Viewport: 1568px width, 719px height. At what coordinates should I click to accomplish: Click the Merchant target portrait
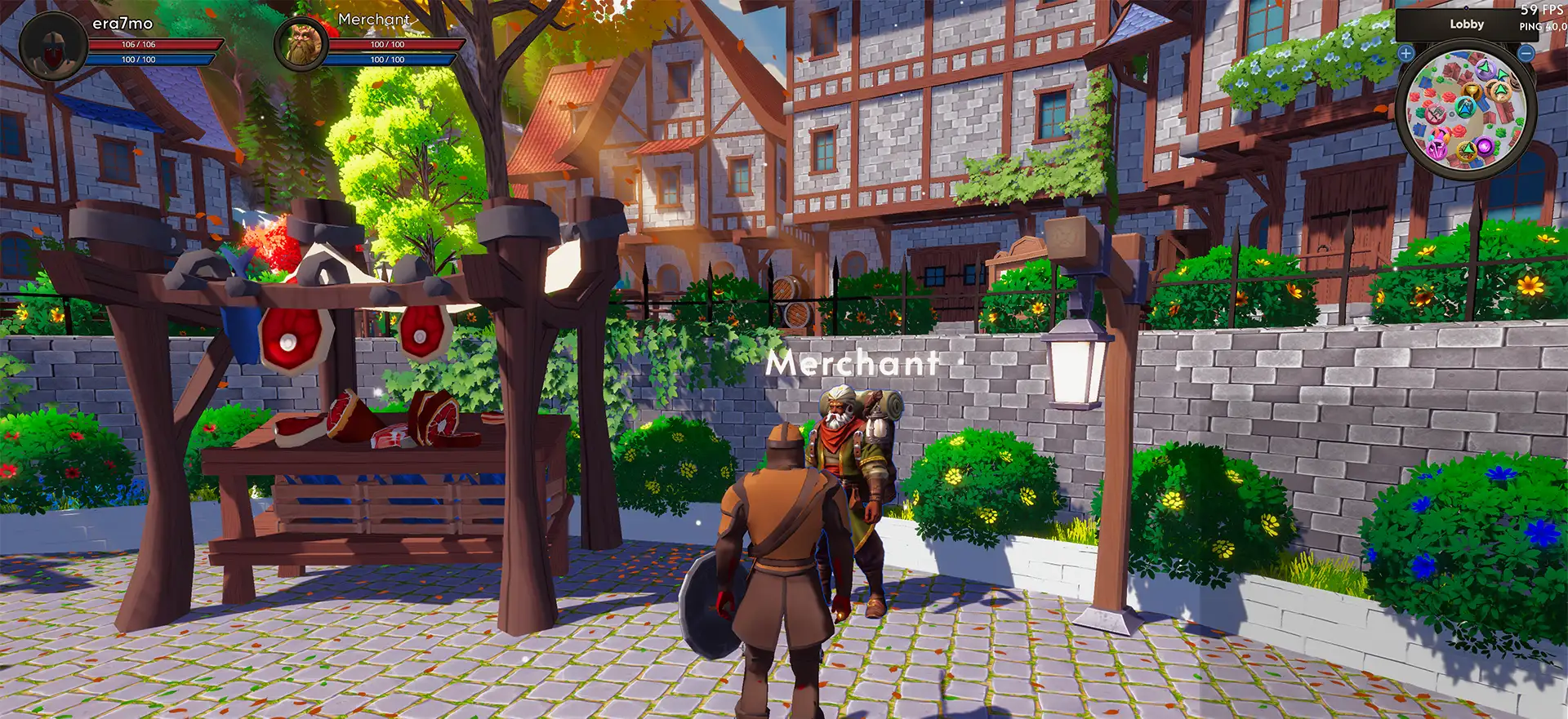(301, 44)
